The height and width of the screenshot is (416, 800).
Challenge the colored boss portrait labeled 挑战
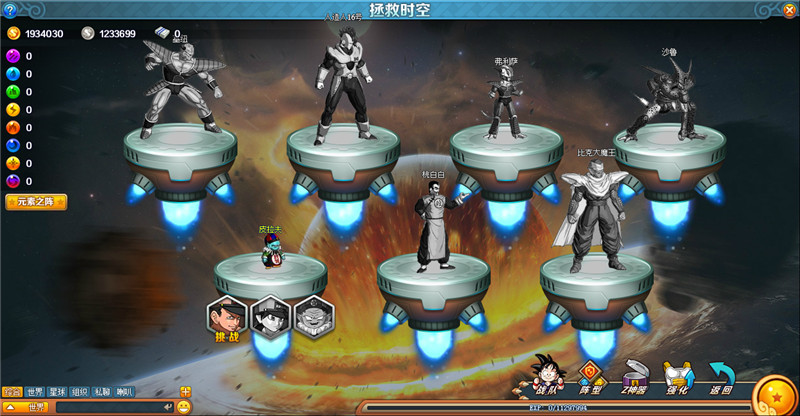(227, 316)
